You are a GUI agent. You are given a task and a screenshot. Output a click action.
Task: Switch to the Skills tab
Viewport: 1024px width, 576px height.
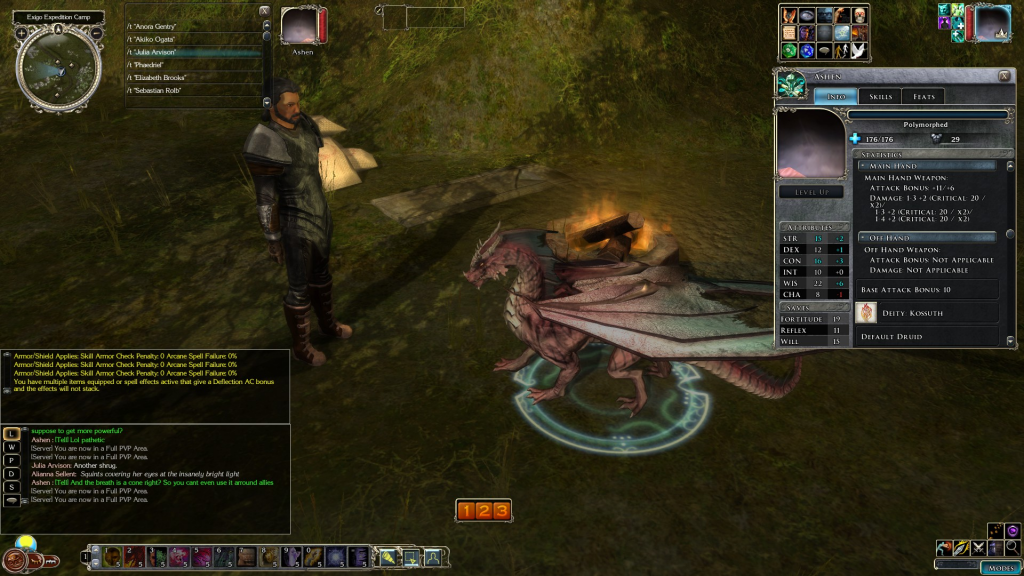tap(880, 96)
